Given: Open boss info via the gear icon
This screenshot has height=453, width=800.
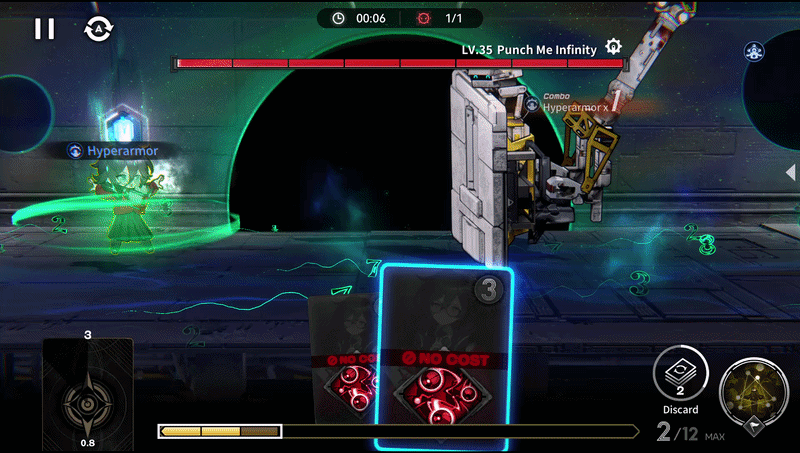Looking at the screenshot, I should (x=613, y=47).
